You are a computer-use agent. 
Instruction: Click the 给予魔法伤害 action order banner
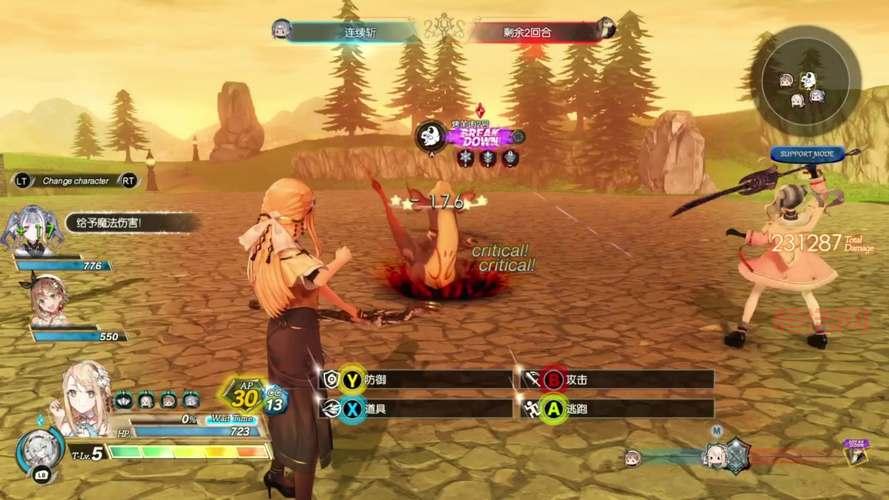(x=118, y=222)
